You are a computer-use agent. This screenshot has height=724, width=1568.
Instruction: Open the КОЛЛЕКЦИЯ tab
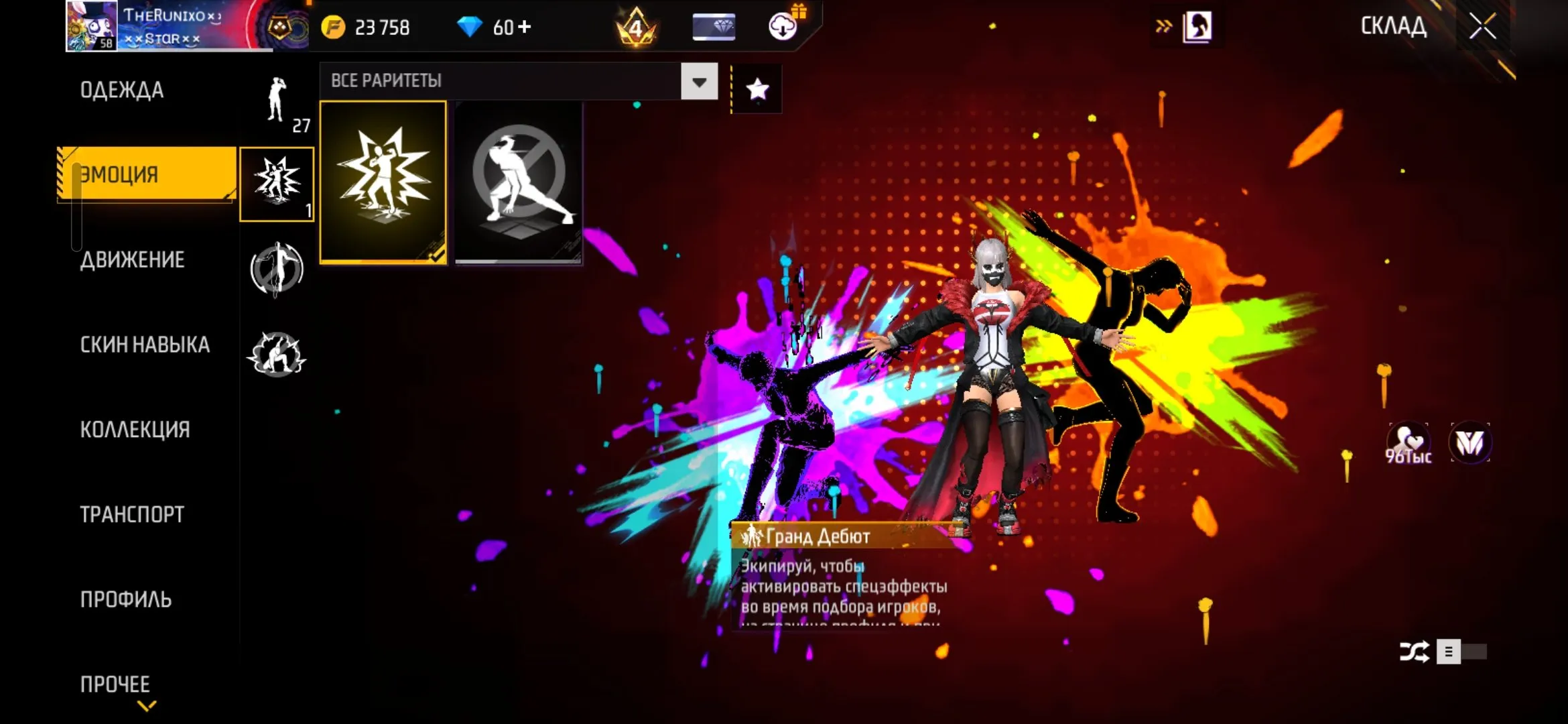[x=134, y=429]
